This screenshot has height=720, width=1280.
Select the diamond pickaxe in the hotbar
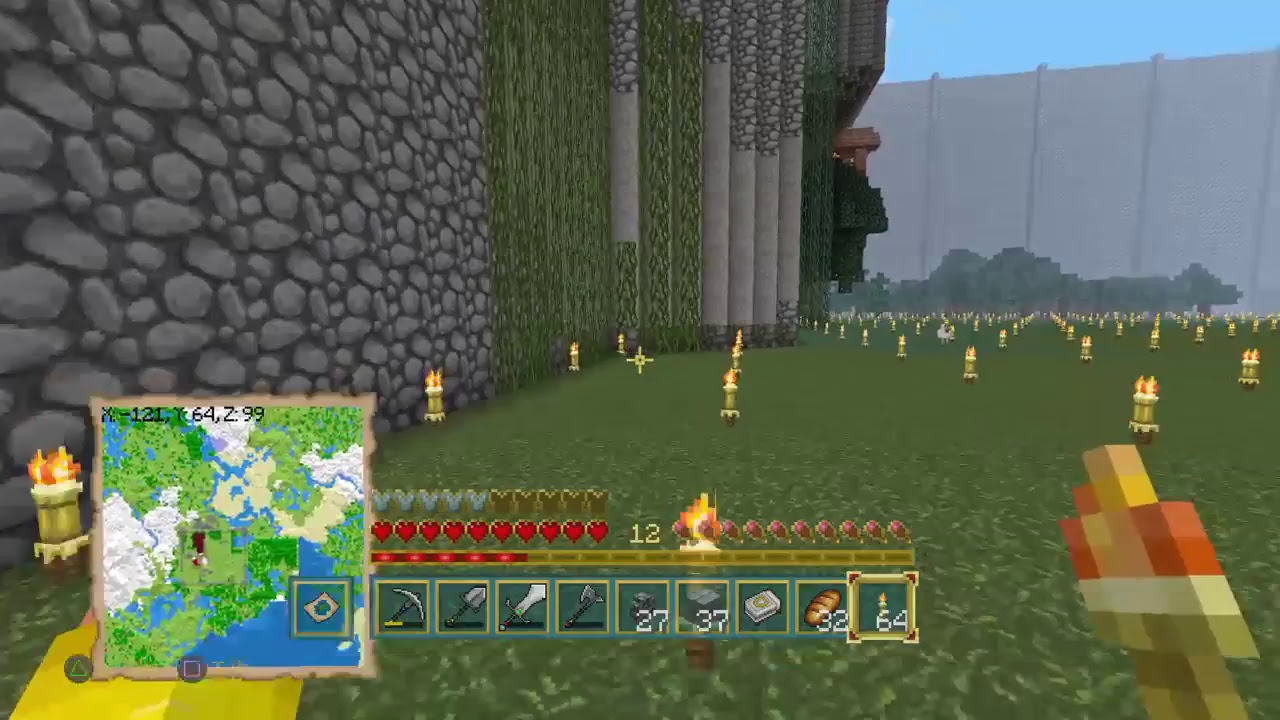[403, 608]
